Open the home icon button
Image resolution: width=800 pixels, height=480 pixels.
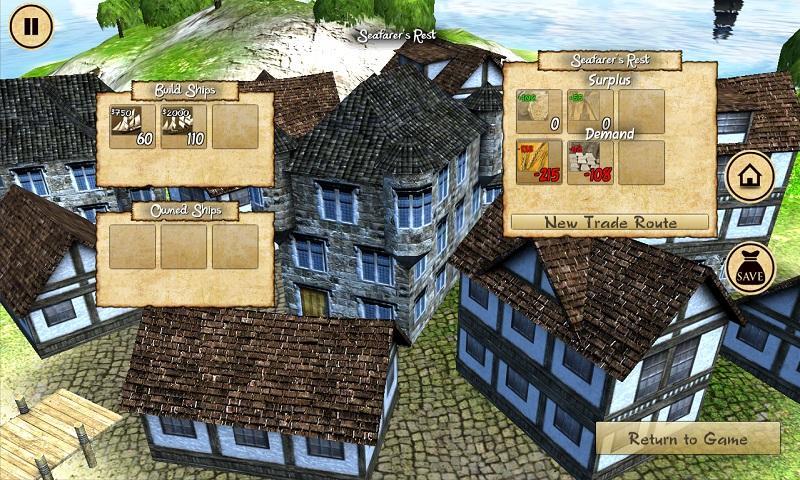pyautogui.click(x=750, y=178)
